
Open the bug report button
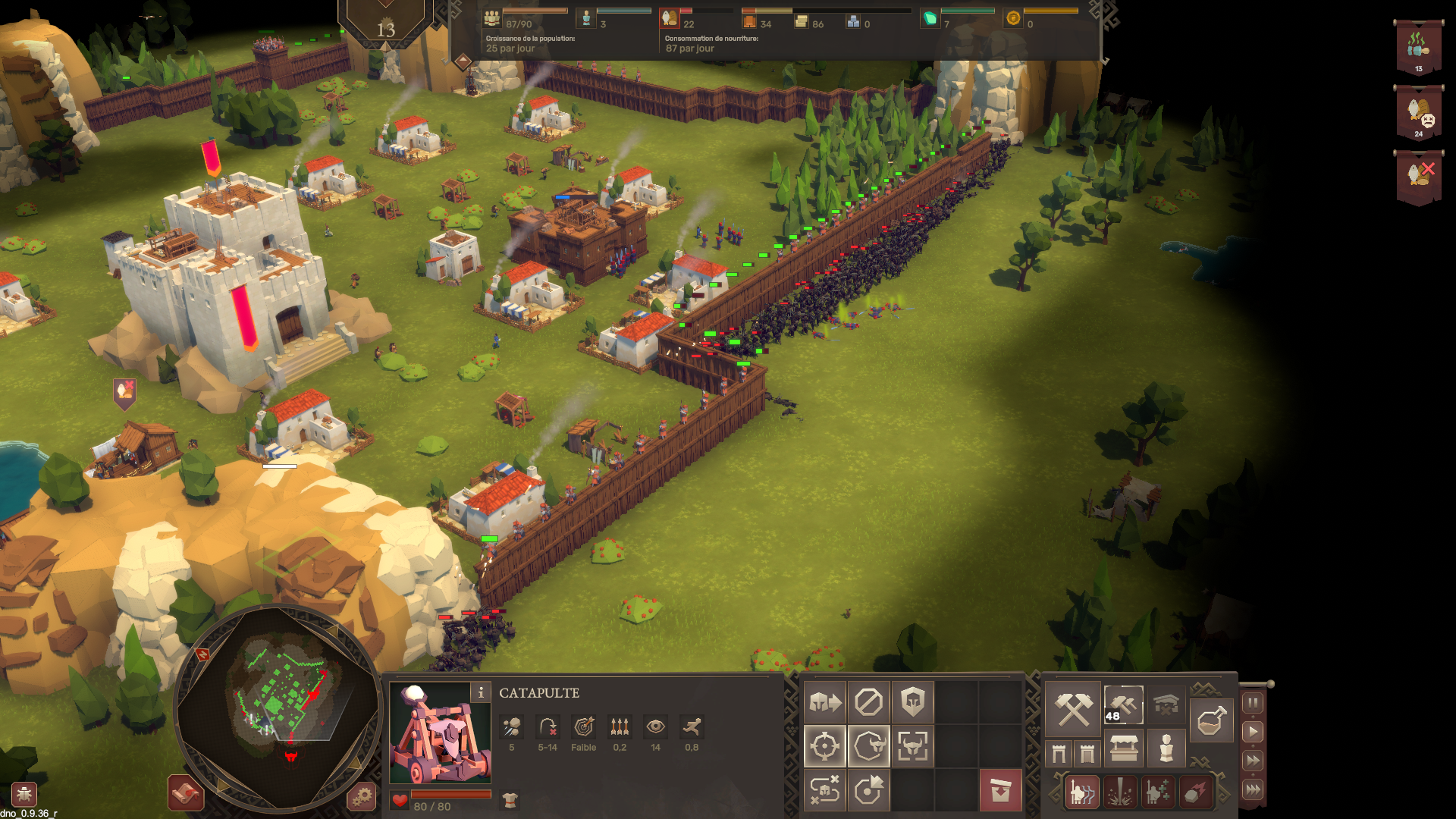click(x=24, y=795)
